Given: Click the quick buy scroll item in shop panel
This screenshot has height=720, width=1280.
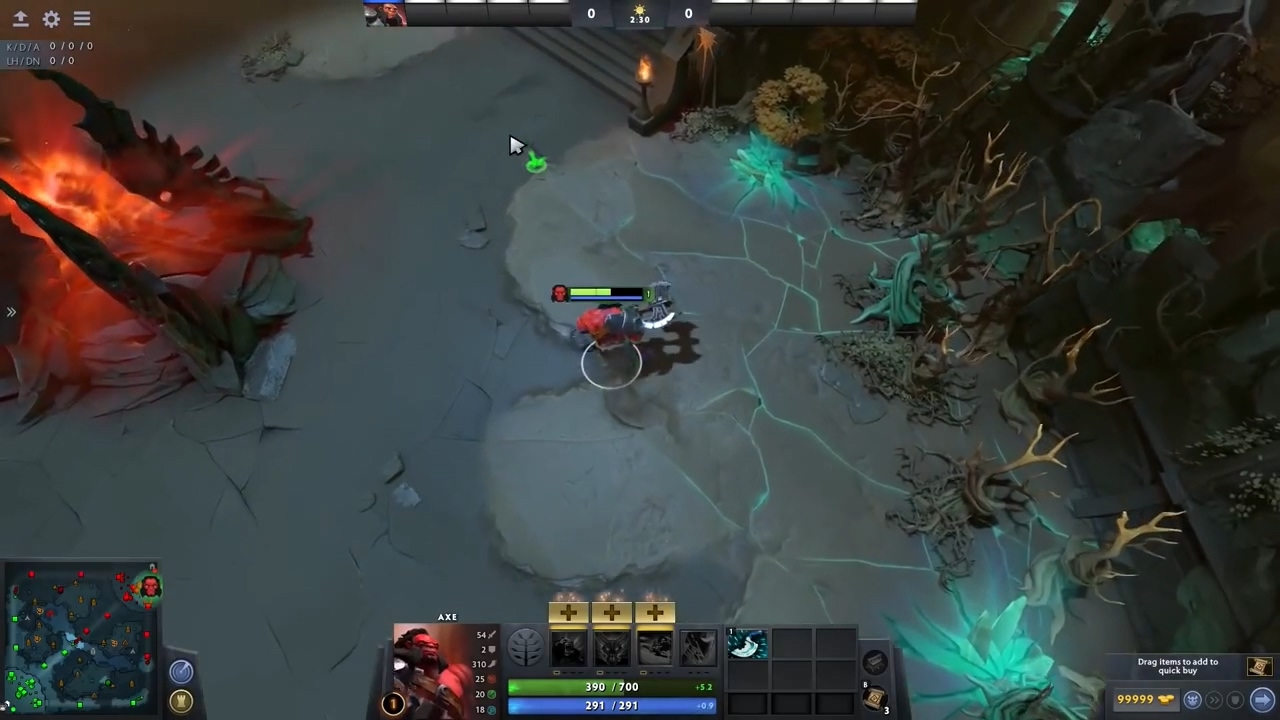Looking at the screenshot, I should click(1259, 666).
